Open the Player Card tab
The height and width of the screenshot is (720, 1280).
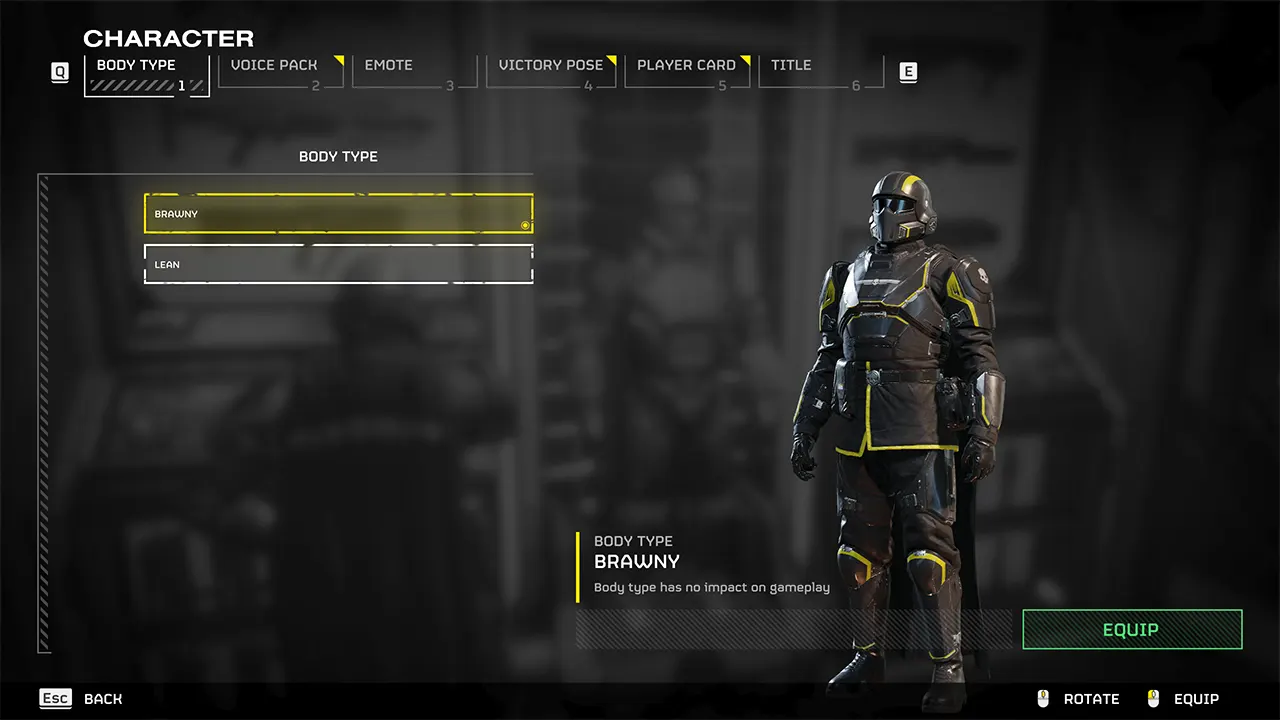click(x=685, y=65)
